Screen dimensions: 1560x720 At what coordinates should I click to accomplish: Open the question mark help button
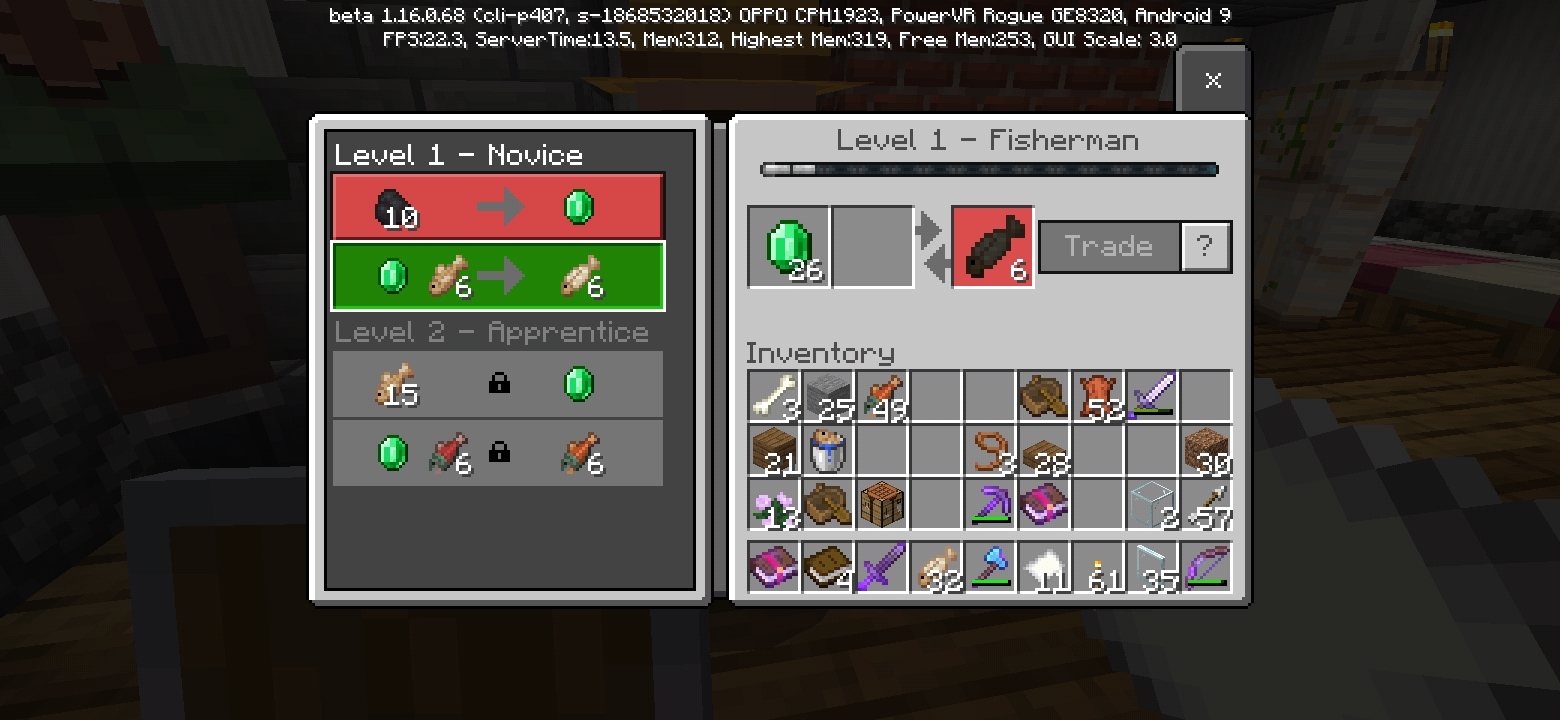tap(1205, 247)
